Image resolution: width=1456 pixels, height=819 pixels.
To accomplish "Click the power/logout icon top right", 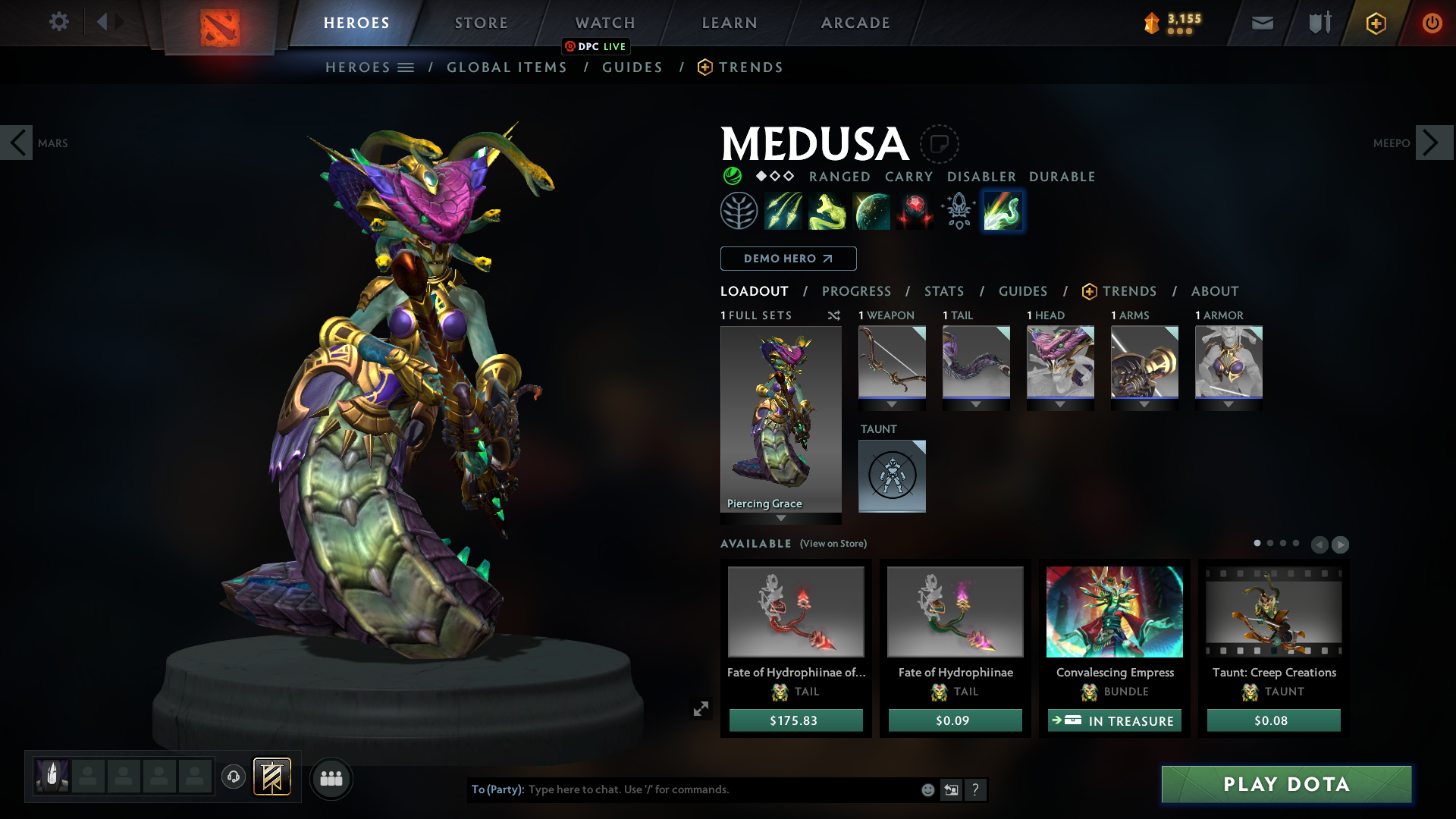I will 1432,23.
